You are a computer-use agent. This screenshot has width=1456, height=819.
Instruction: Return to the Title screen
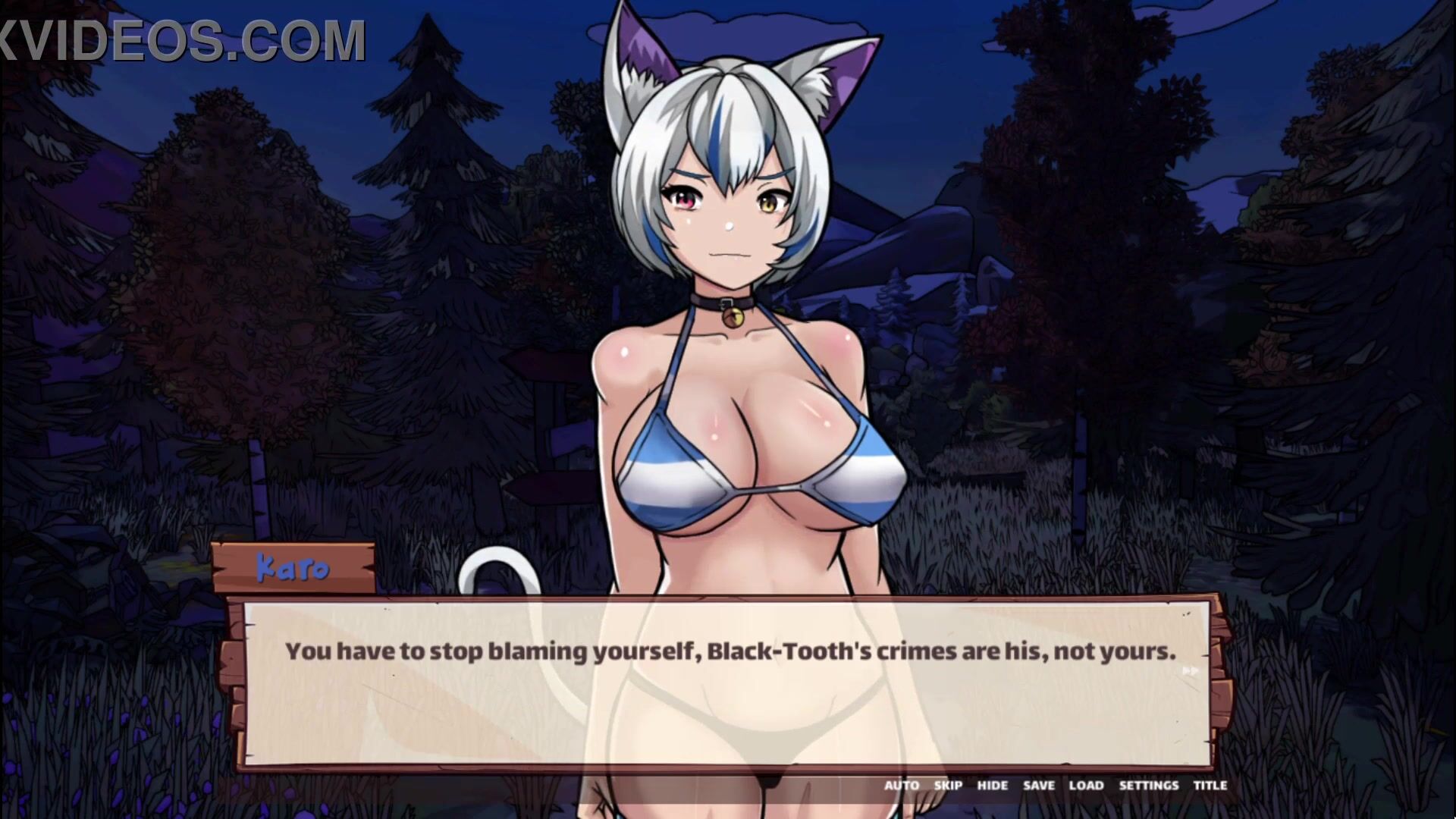(x=1210, y=786)
